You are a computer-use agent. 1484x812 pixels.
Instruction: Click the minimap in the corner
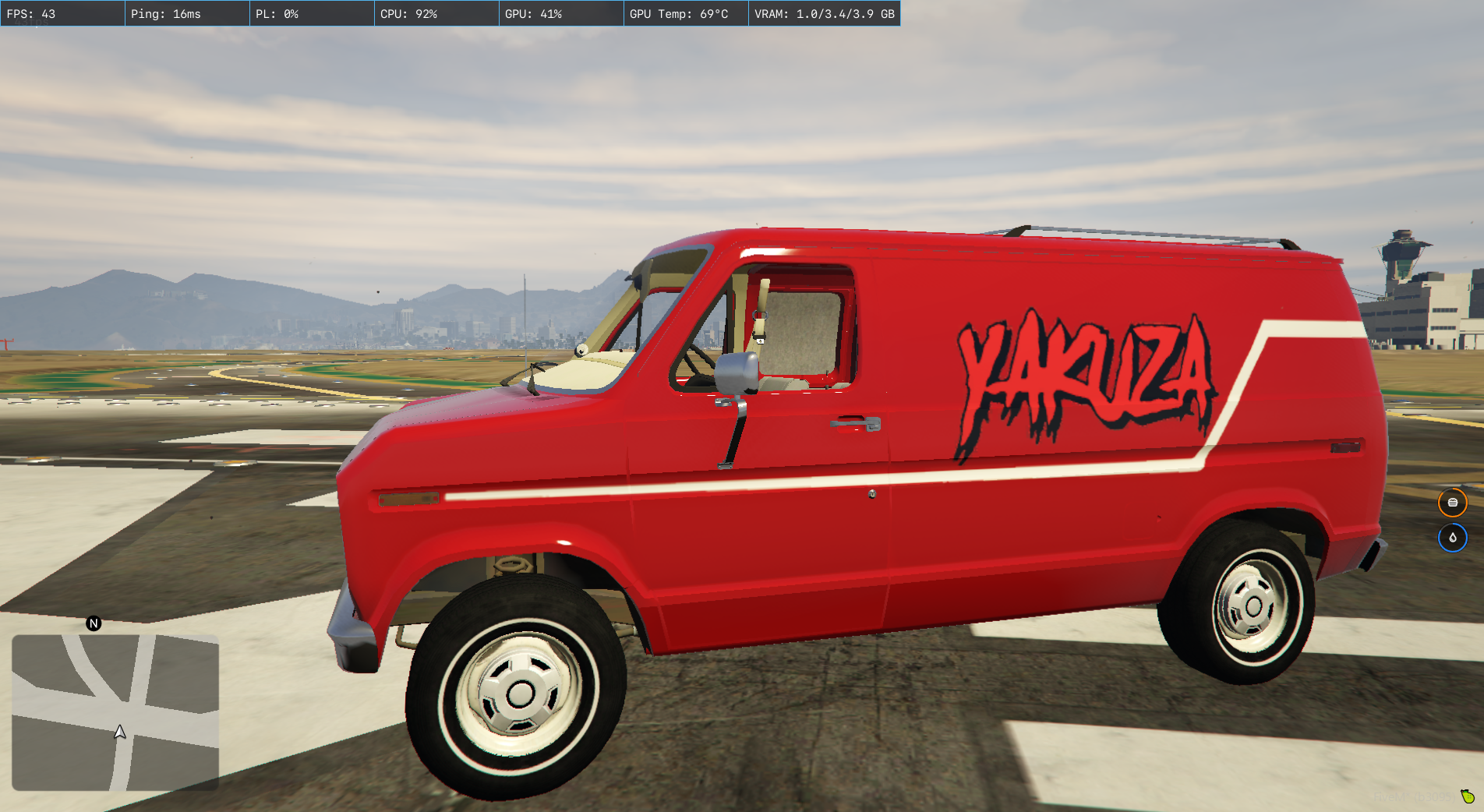click(x=115, y=712)
